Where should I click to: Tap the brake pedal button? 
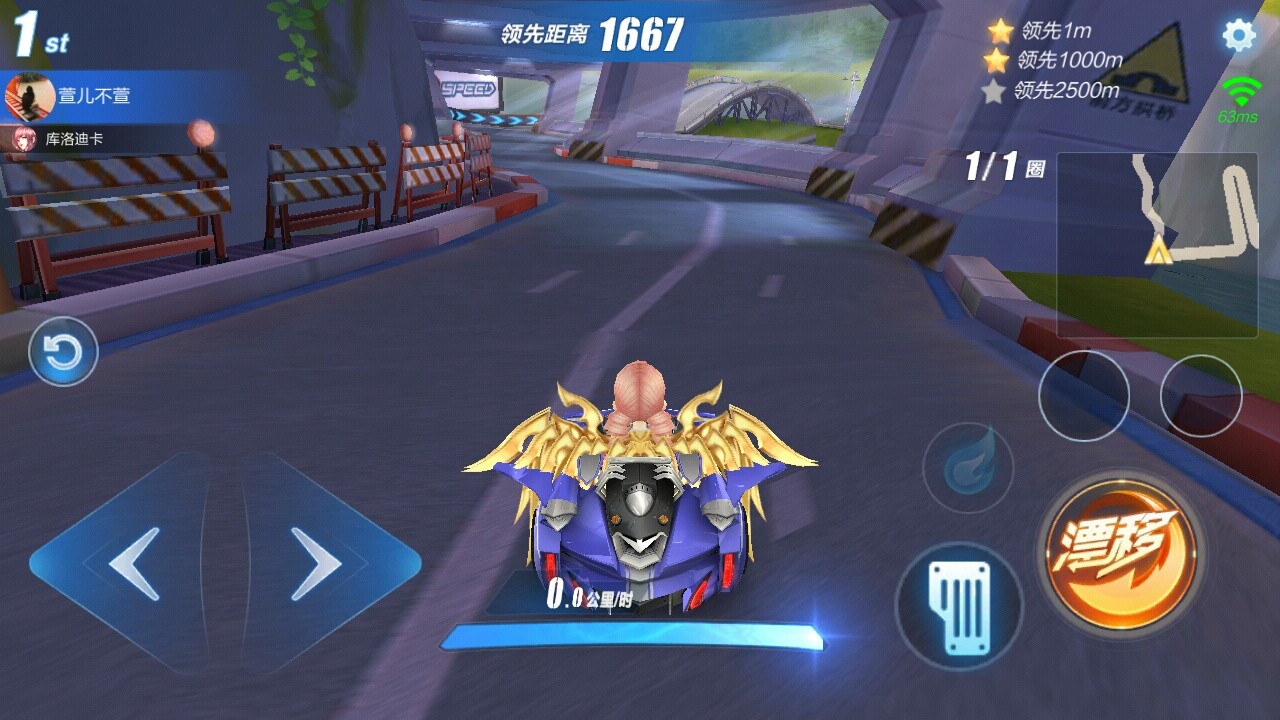[x=958, y=605]
